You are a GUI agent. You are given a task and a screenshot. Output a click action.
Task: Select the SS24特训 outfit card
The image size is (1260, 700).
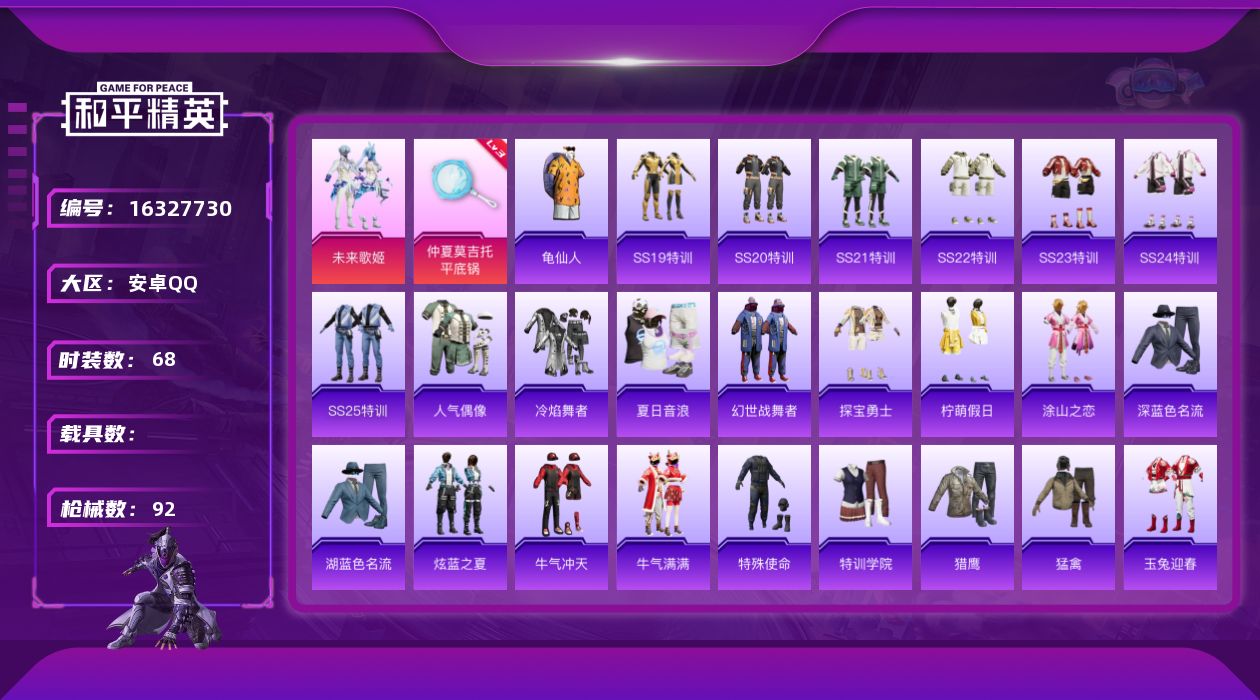(x=1170, y=210)
